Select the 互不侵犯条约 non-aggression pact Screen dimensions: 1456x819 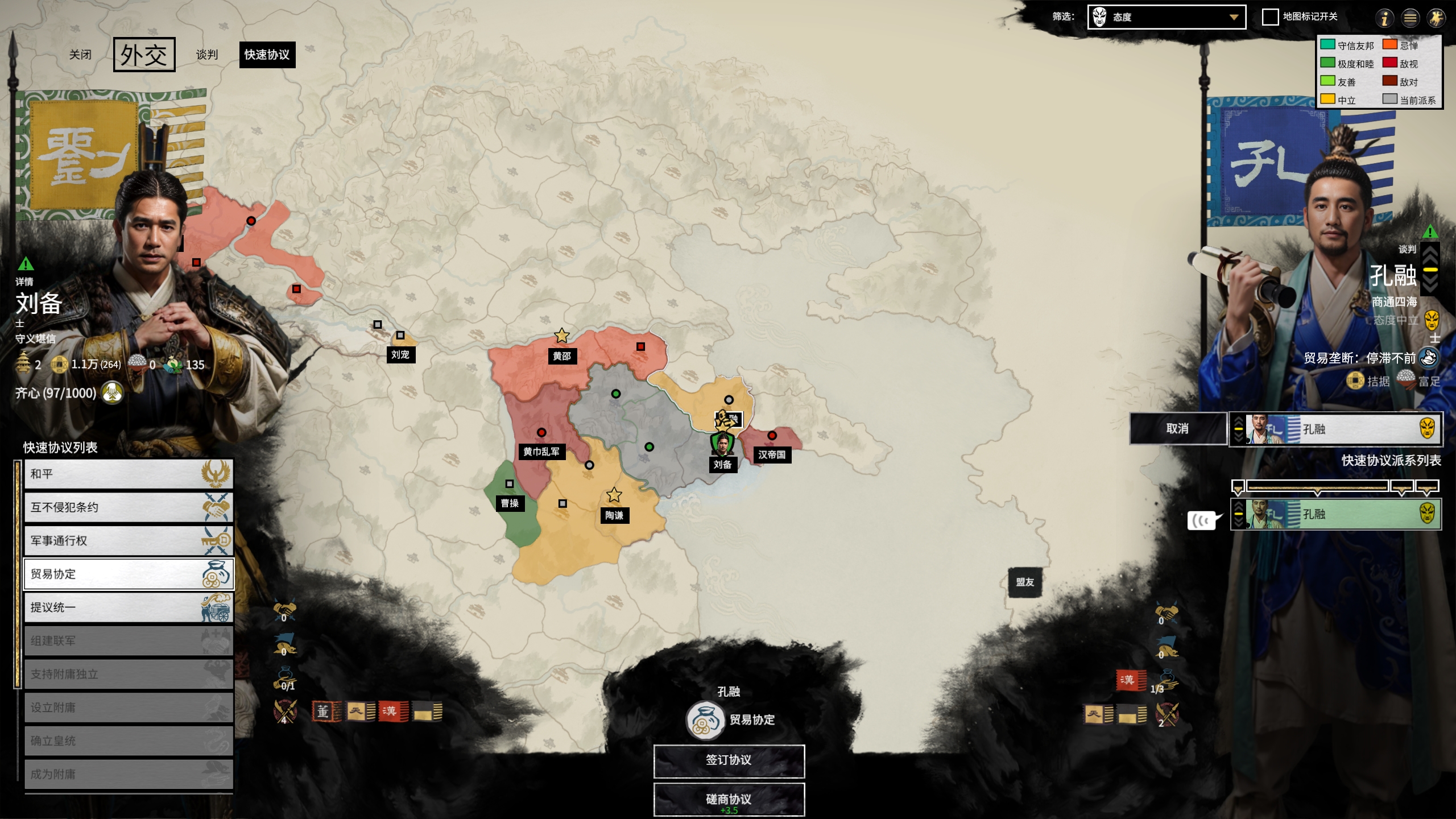pos(129,507)
